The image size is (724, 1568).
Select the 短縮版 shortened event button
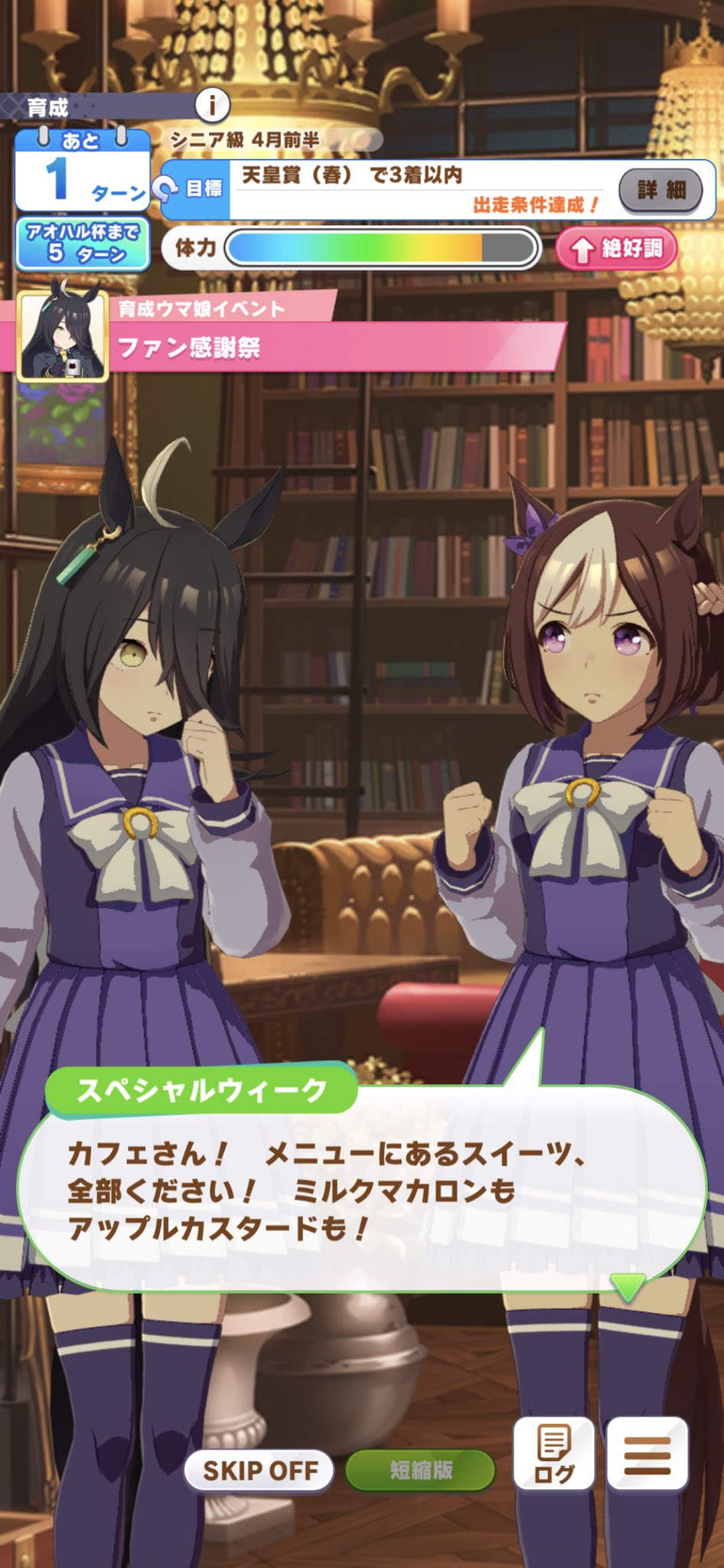click(420, 1470)
